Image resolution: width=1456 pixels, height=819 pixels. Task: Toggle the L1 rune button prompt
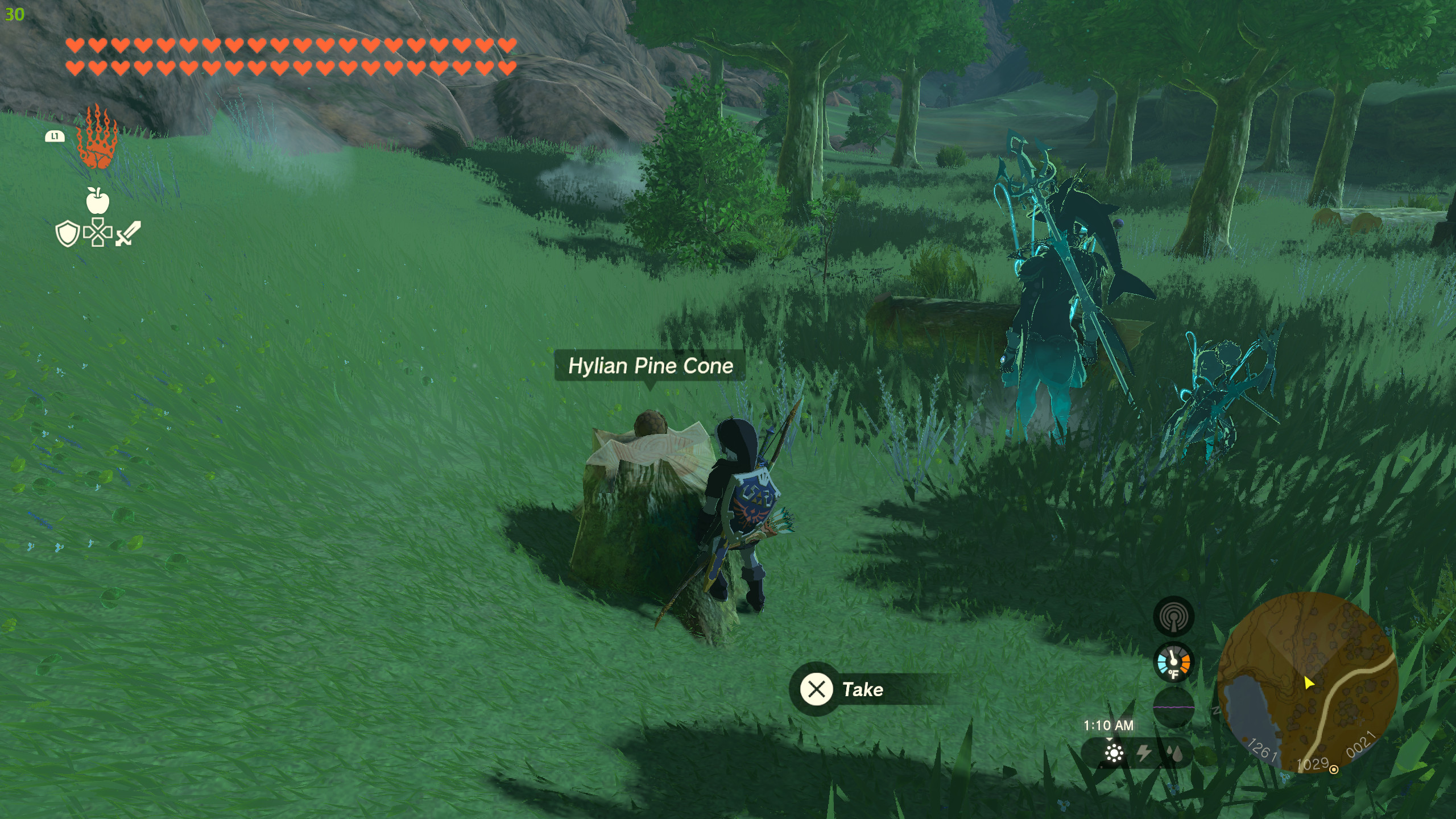[54, 136]
